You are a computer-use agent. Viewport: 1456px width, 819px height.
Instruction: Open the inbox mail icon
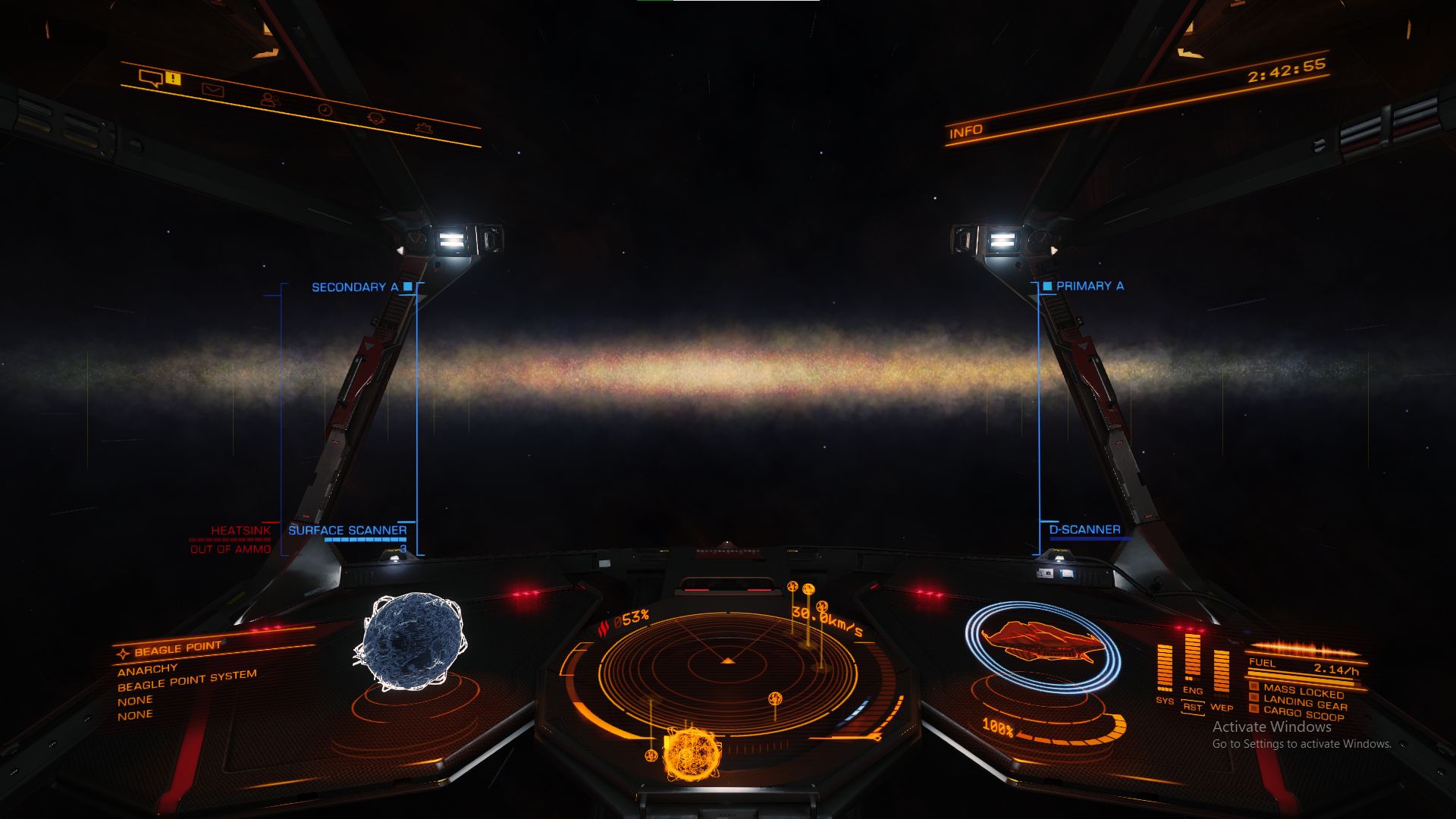click(x=213, y=89)
